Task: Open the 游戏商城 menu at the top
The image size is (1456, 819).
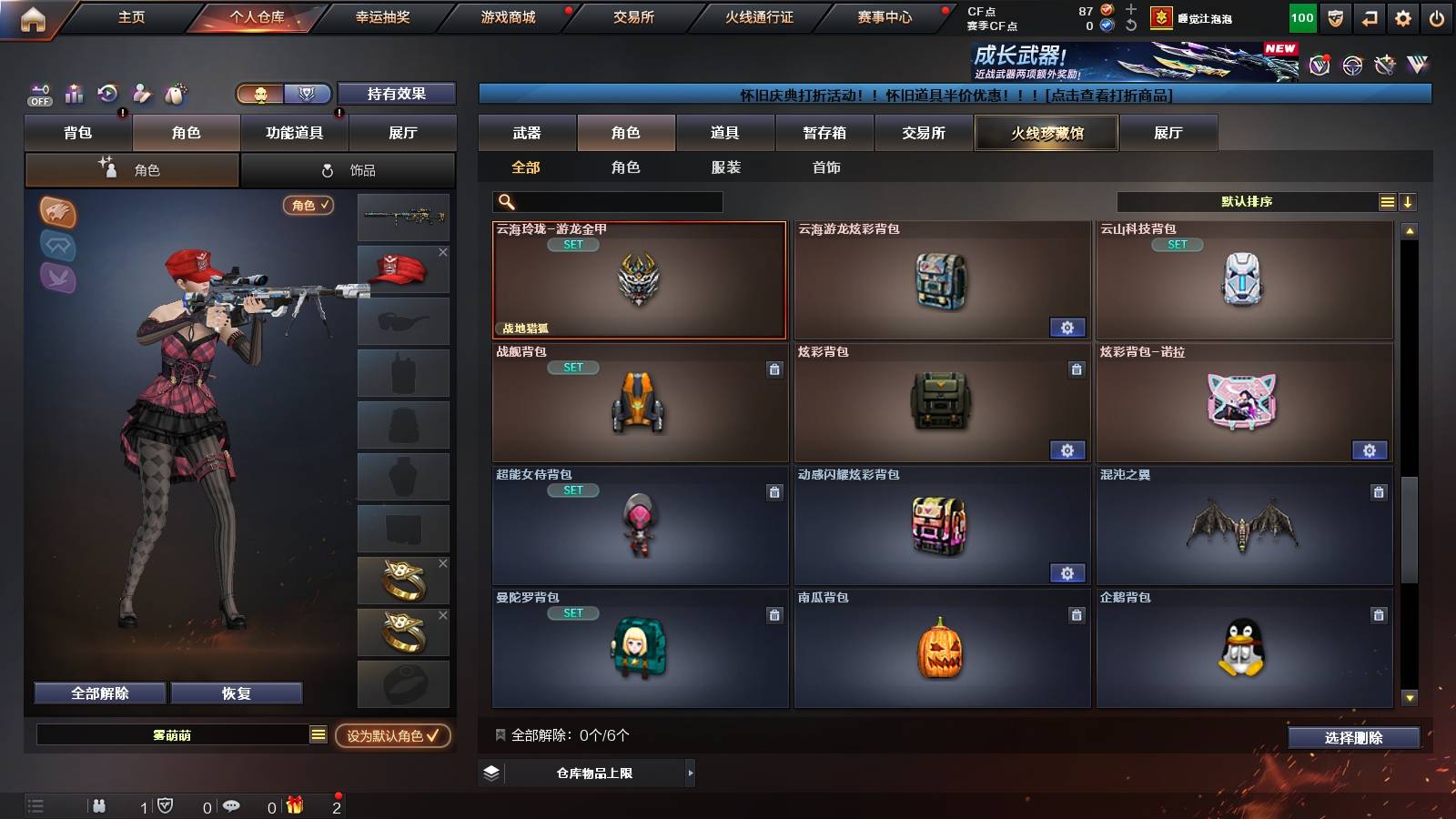Action: (x=506, y=16)
